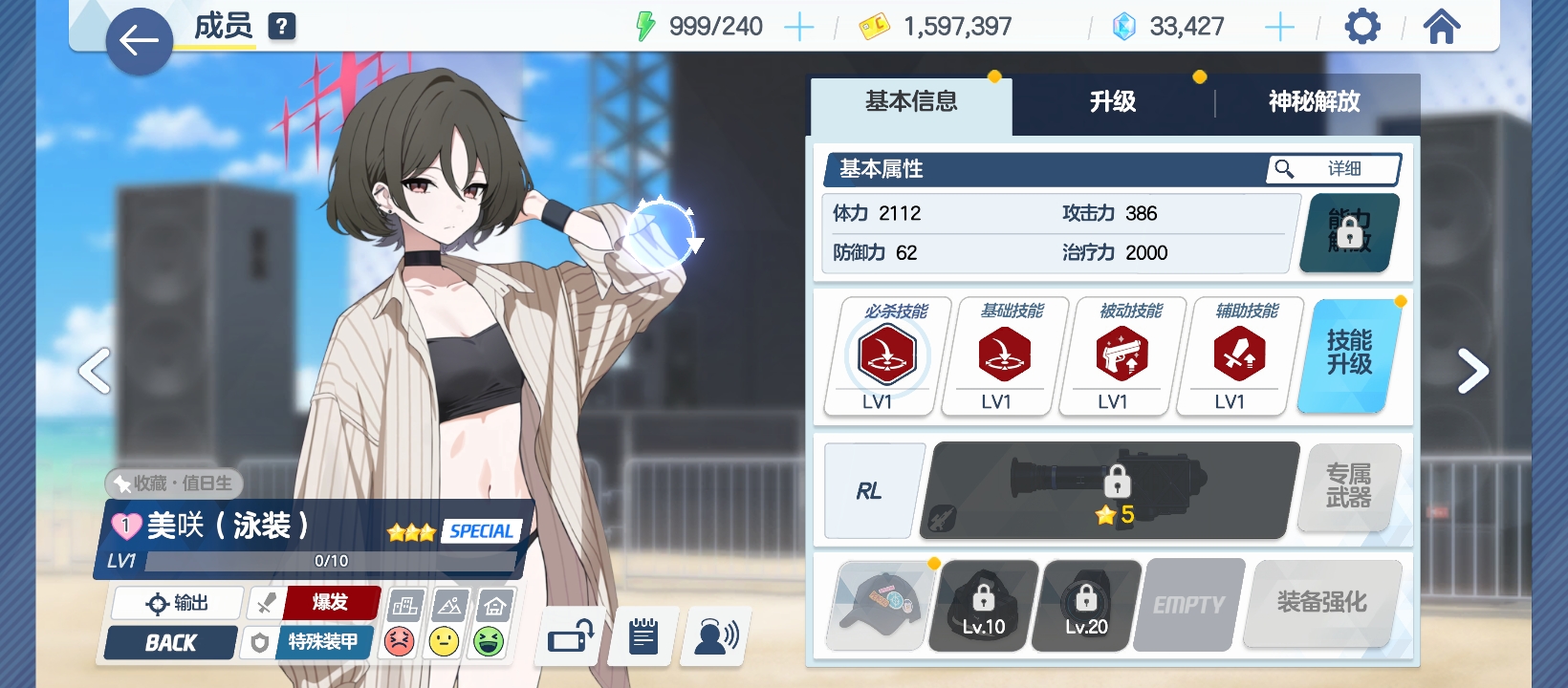This screenshot has width=1568, height=688.
Task: Go back using the arrow button
Action: (139, 41)
